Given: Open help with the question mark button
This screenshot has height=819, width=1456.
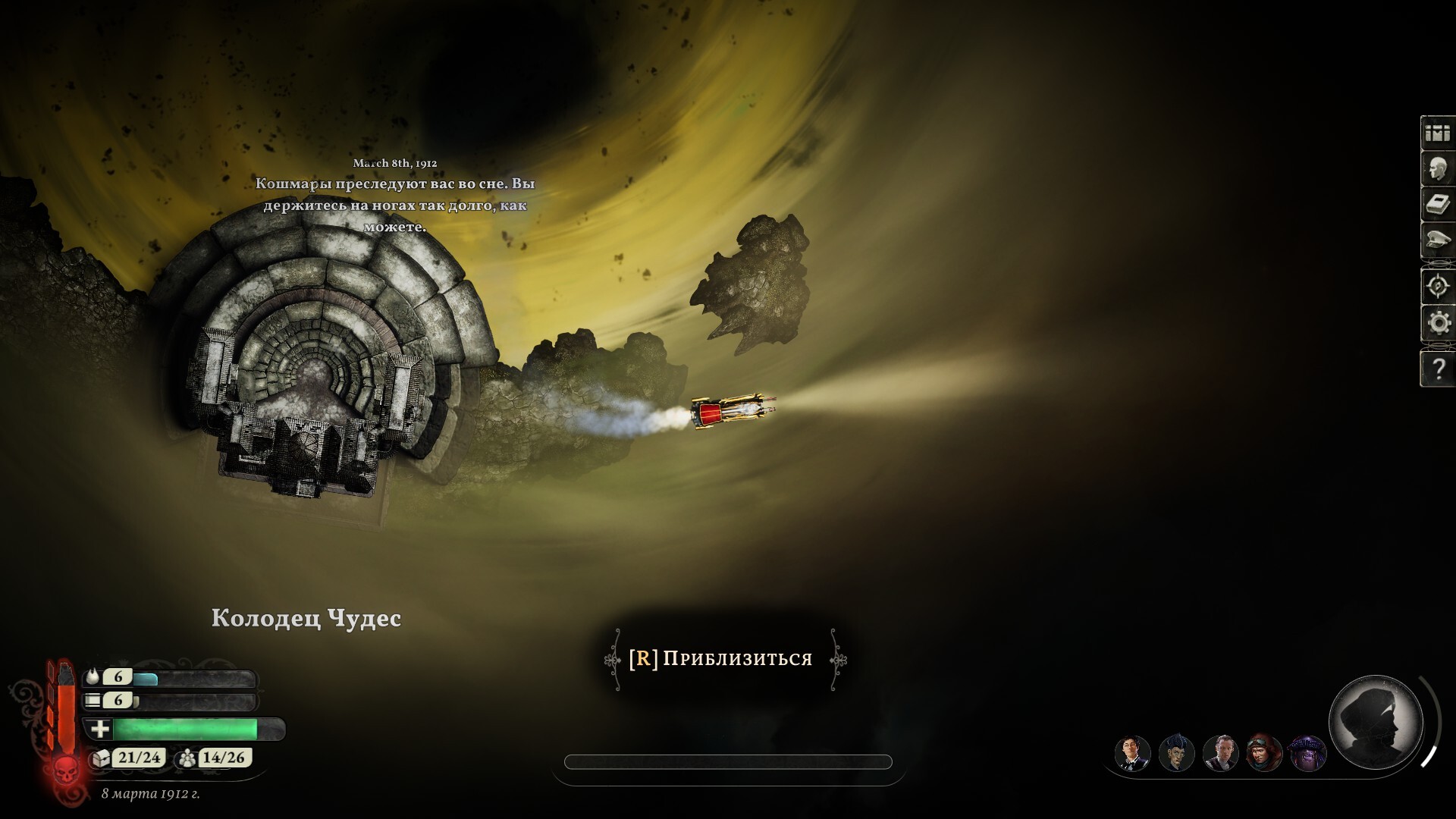Looking at the screenshot, I should [x=1437, y=369].
